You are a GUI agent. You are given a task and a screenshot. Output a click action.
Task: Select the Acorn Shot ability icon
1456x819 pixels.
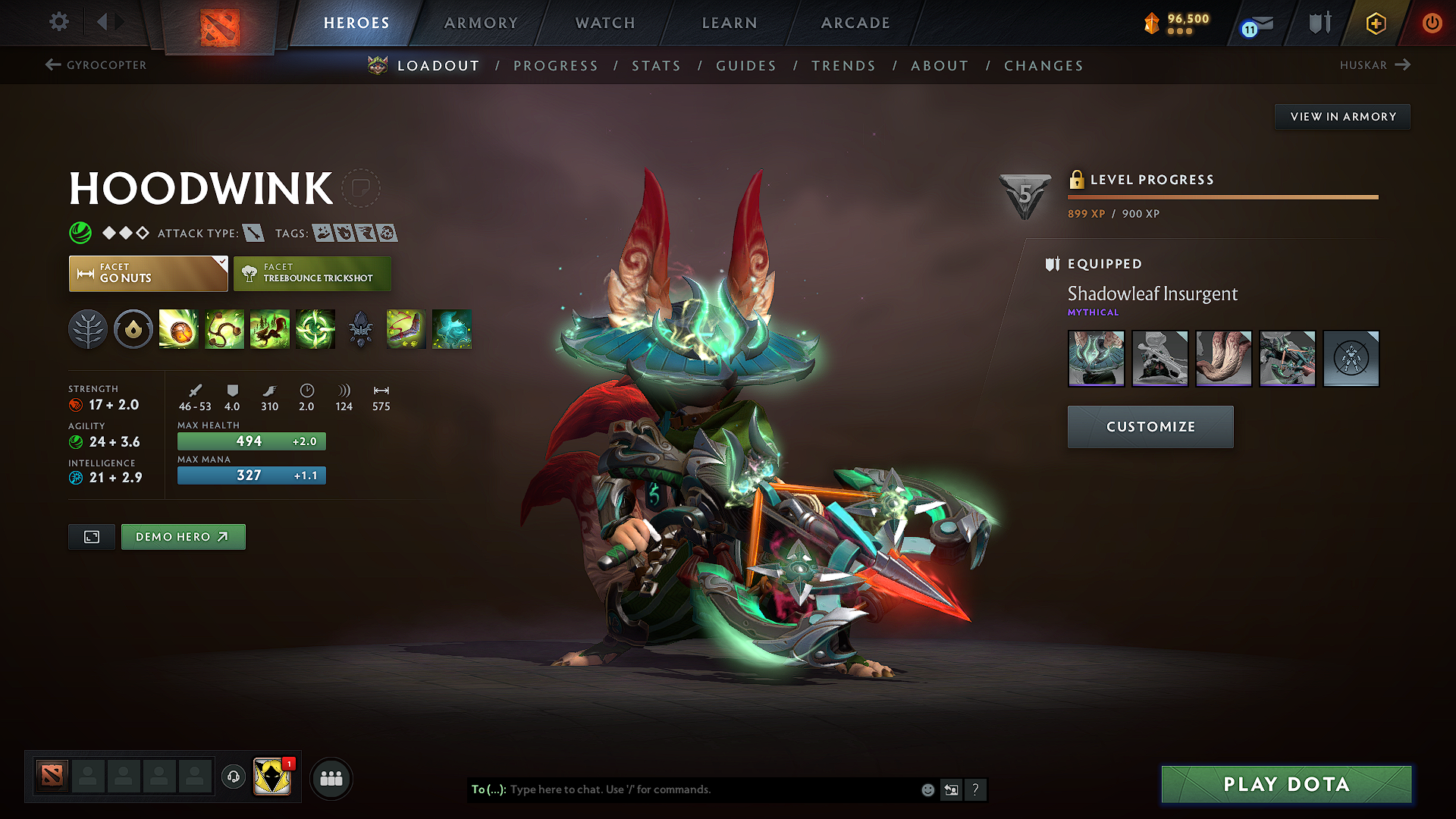pyautogui.click(x=178, y=329)
